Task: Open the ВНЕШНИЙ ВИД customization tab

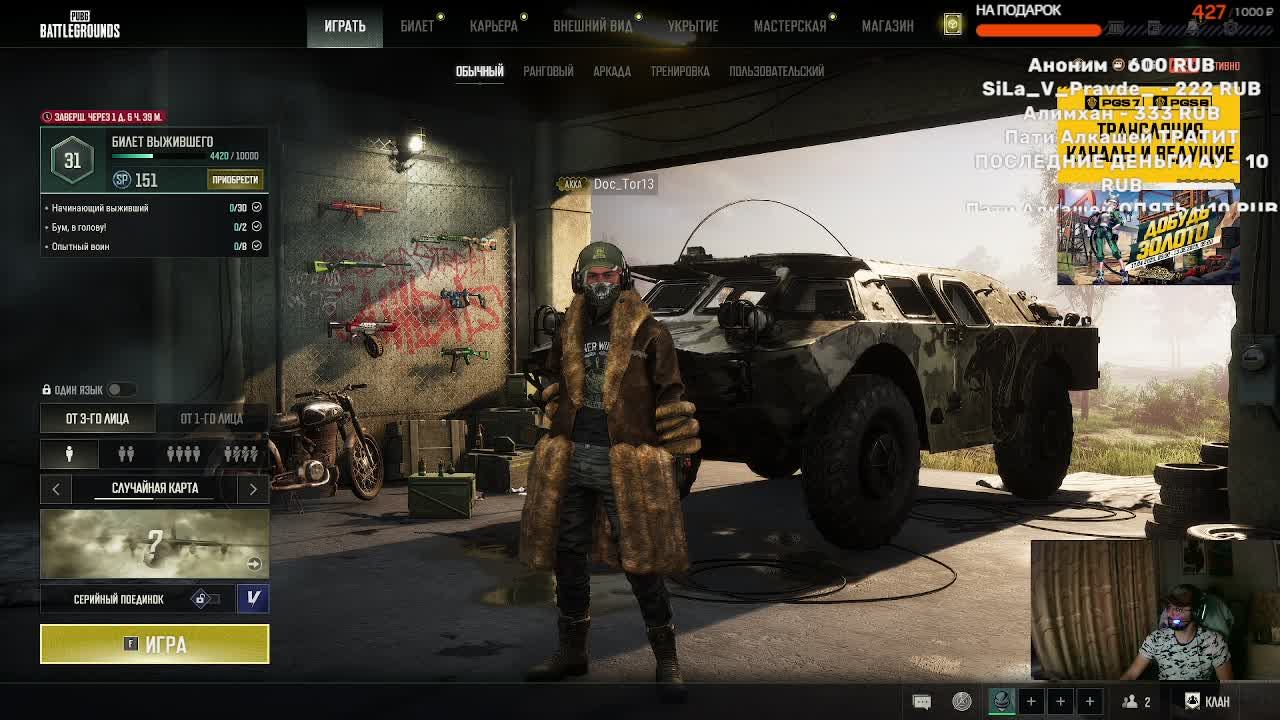Action: 593,26
